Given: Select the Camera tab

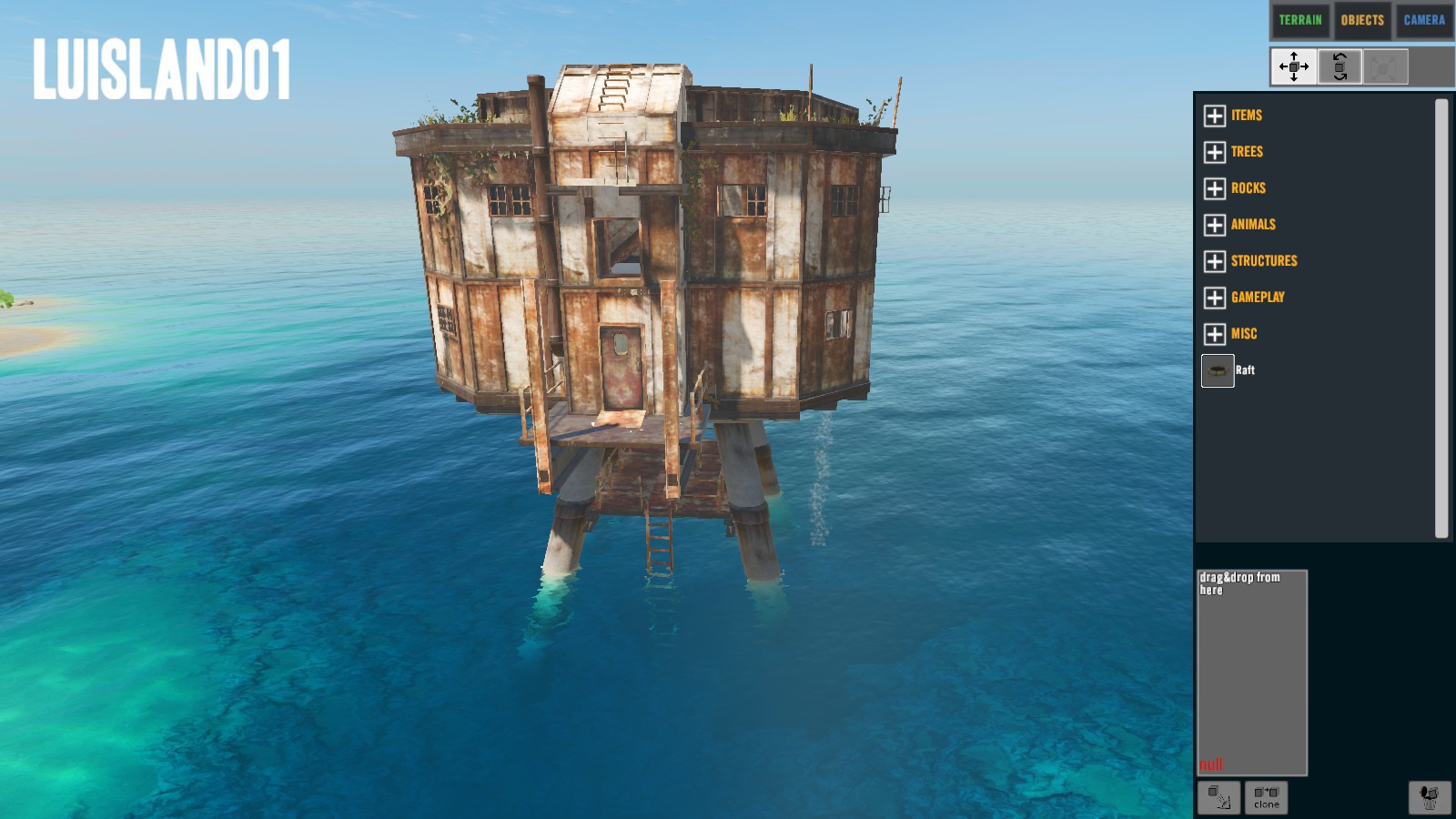Looking at the screenshot, I should click(x=1424, y=20).
